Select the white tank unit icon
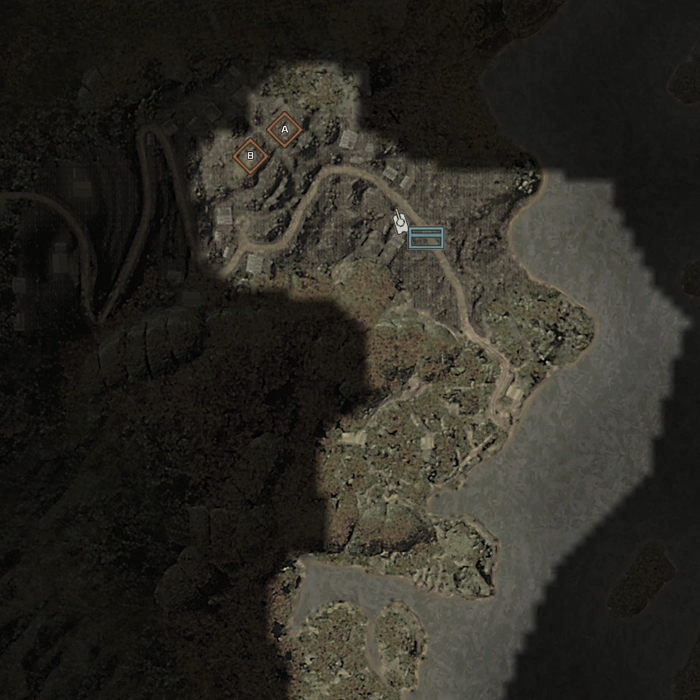This screenshot has height=700, width=700. (x=400, y=224)
